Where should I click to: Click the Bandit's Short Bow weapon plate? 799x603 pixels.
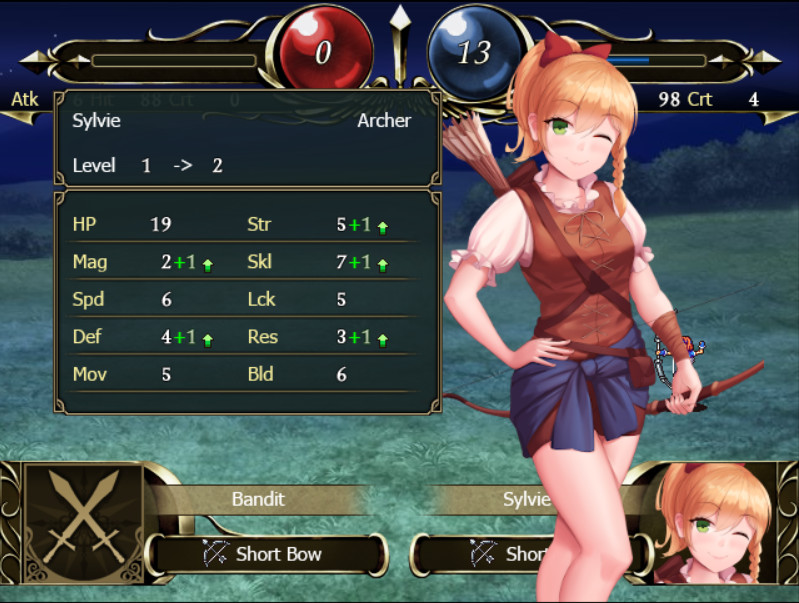(266, 554)
